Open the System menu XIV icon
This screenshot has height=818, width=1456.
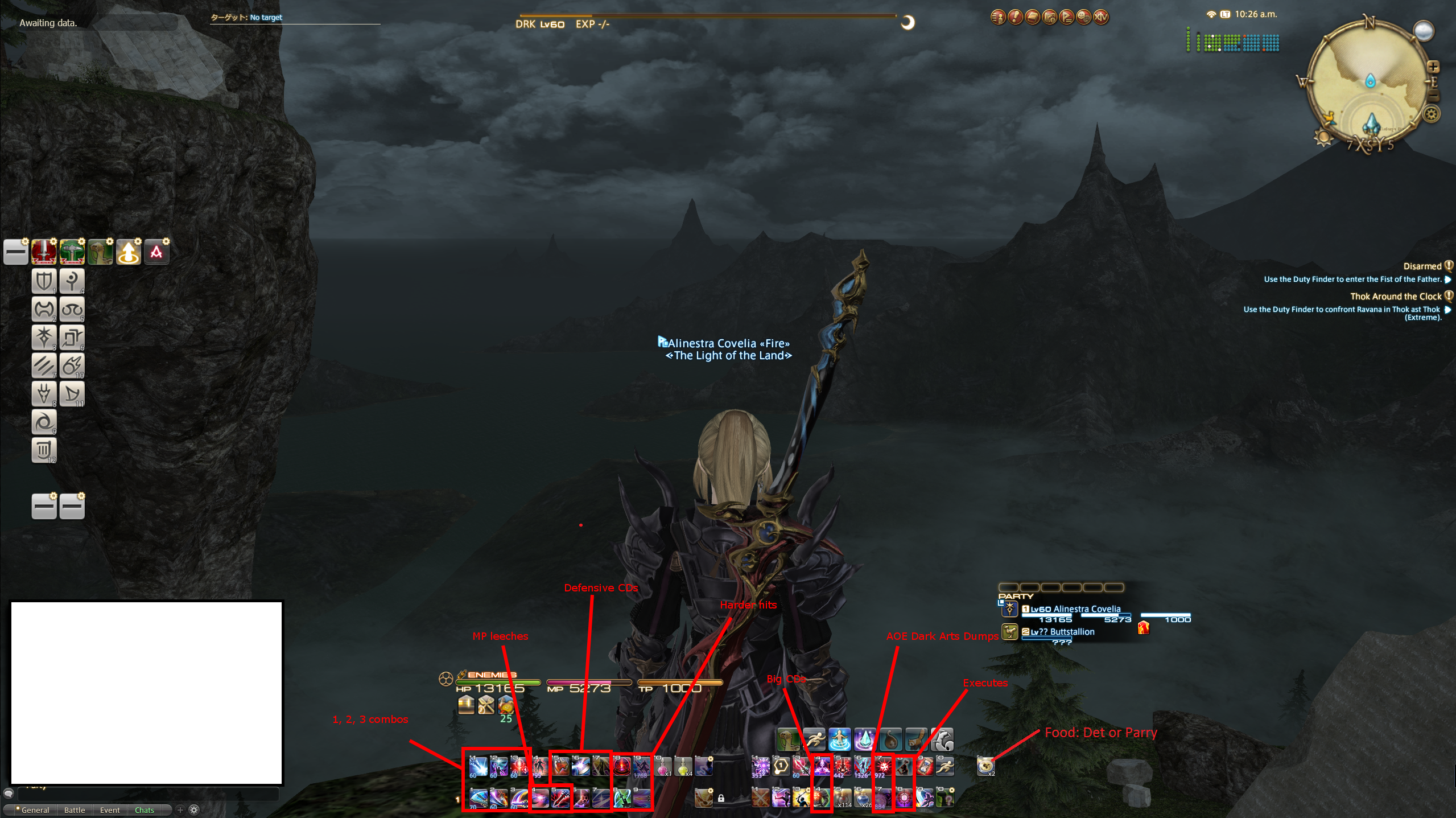coord(1101,18)
